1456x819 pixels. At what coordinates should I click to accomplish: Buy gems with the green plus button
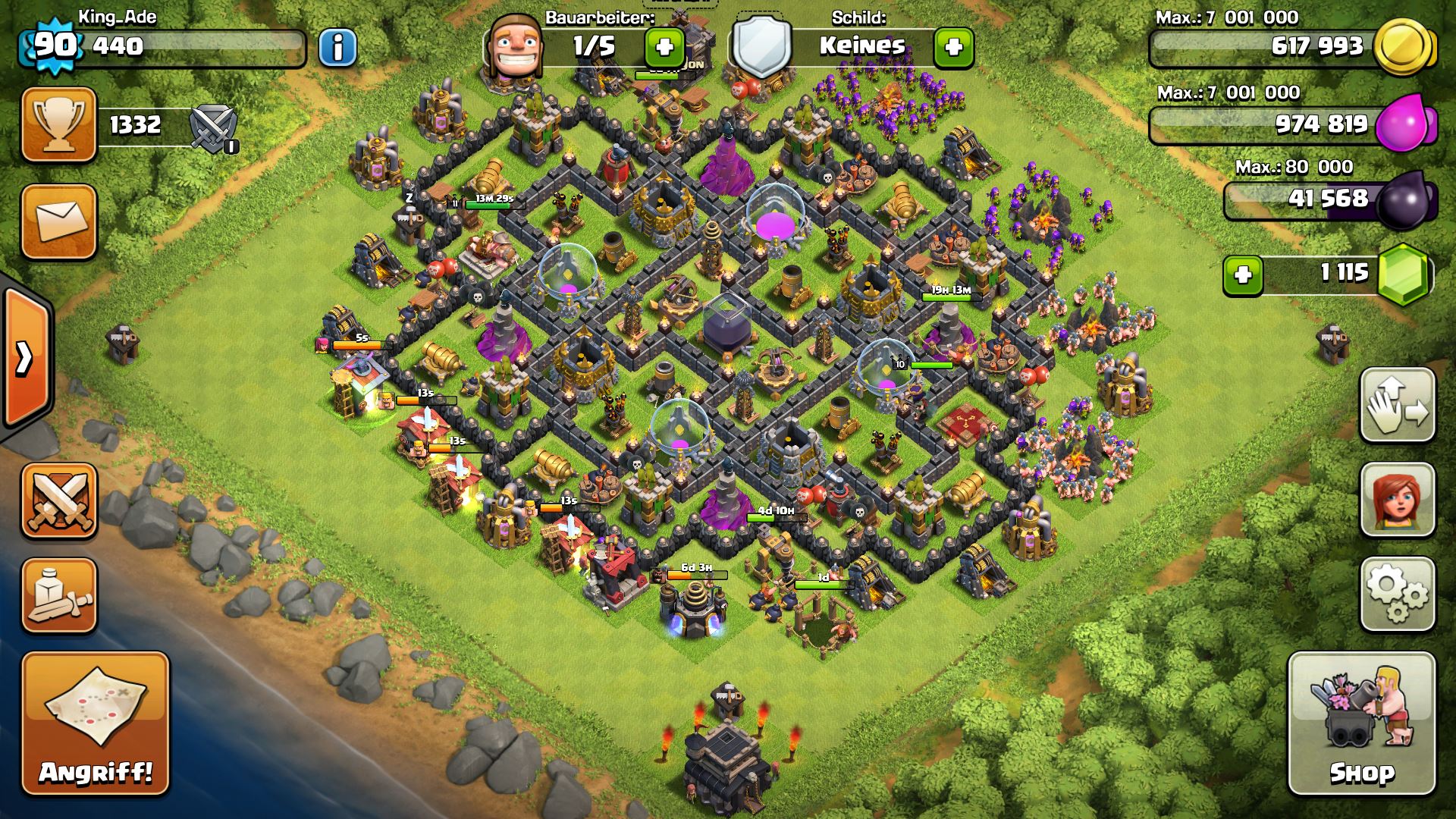1243,275
